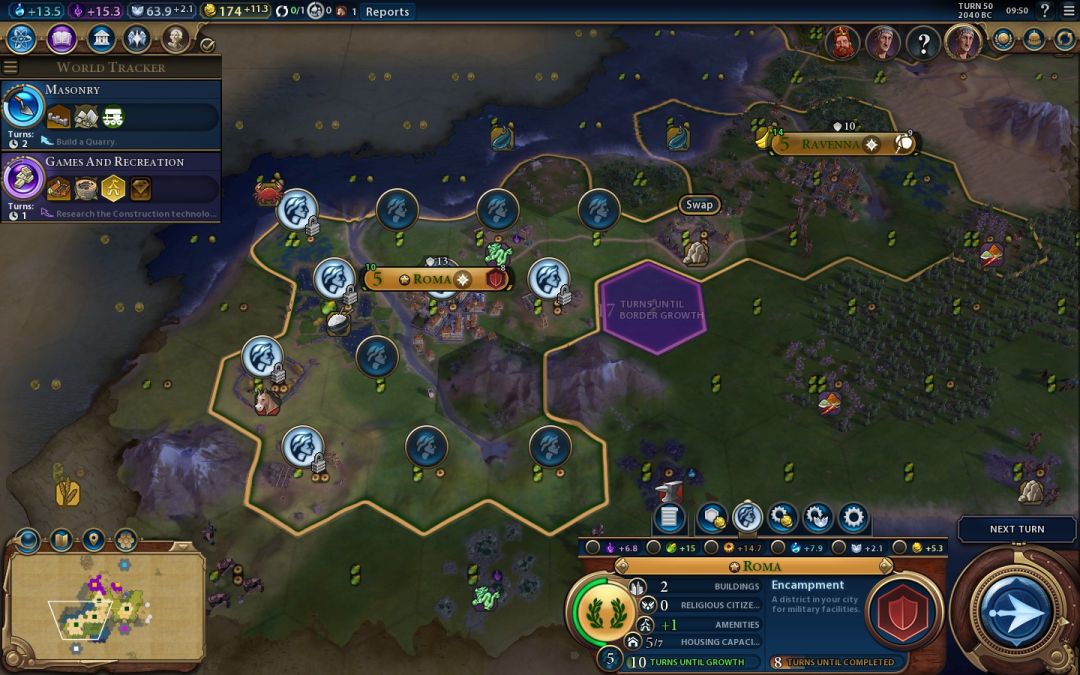Open the civics tree via the book icon

pos(61,39)
